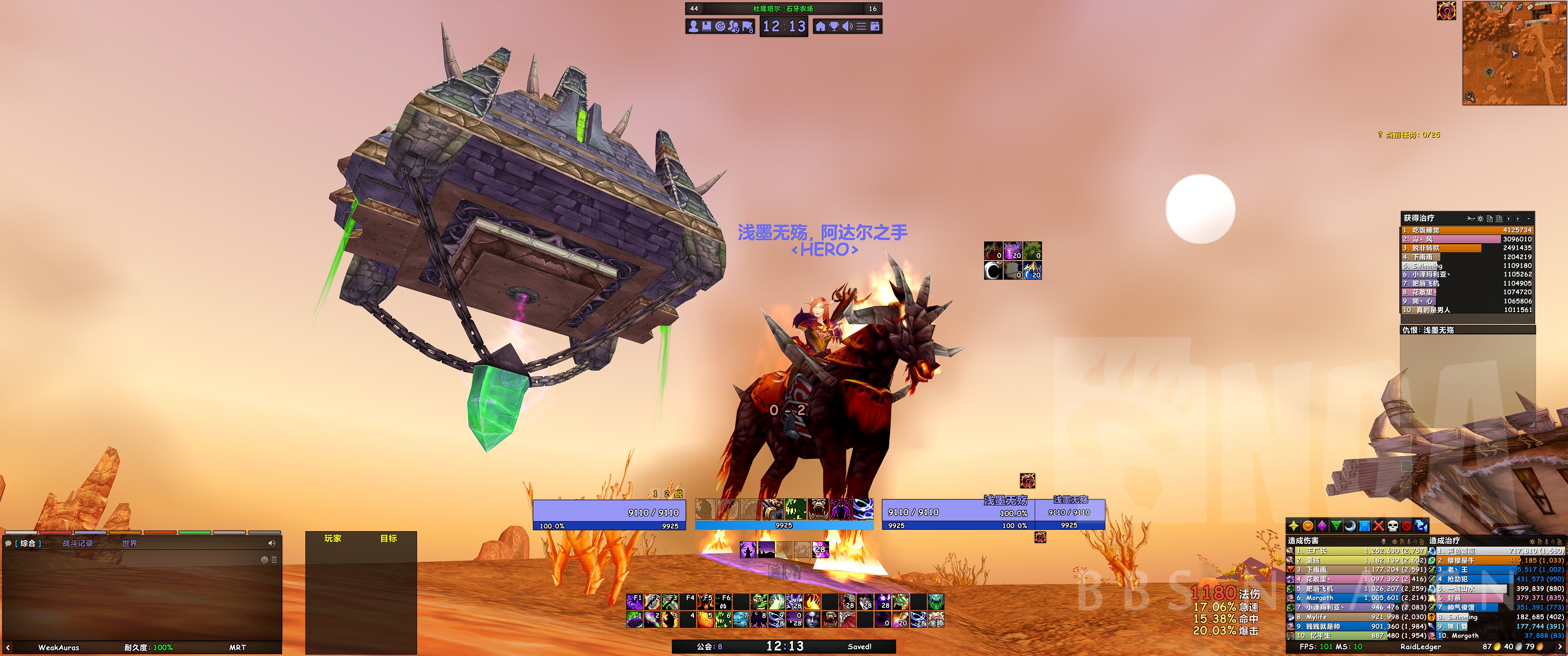Viewport: 1568px width, 656px height.
Task: Open the 获得治疗 meter settings gear
Action: (x=1480, y=219)
